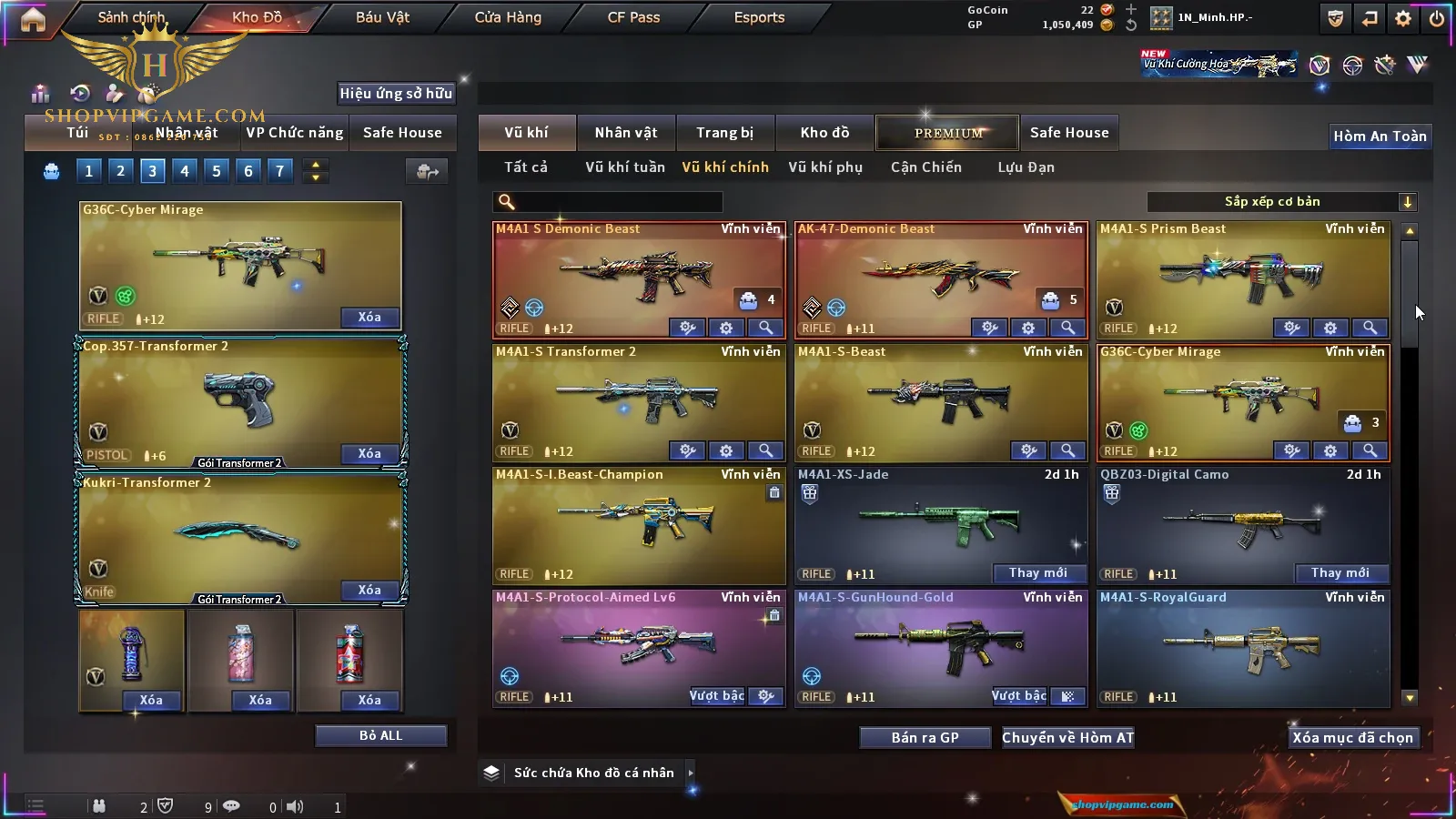Sell selected item with Bán ra GP

[x=925, y=738]
